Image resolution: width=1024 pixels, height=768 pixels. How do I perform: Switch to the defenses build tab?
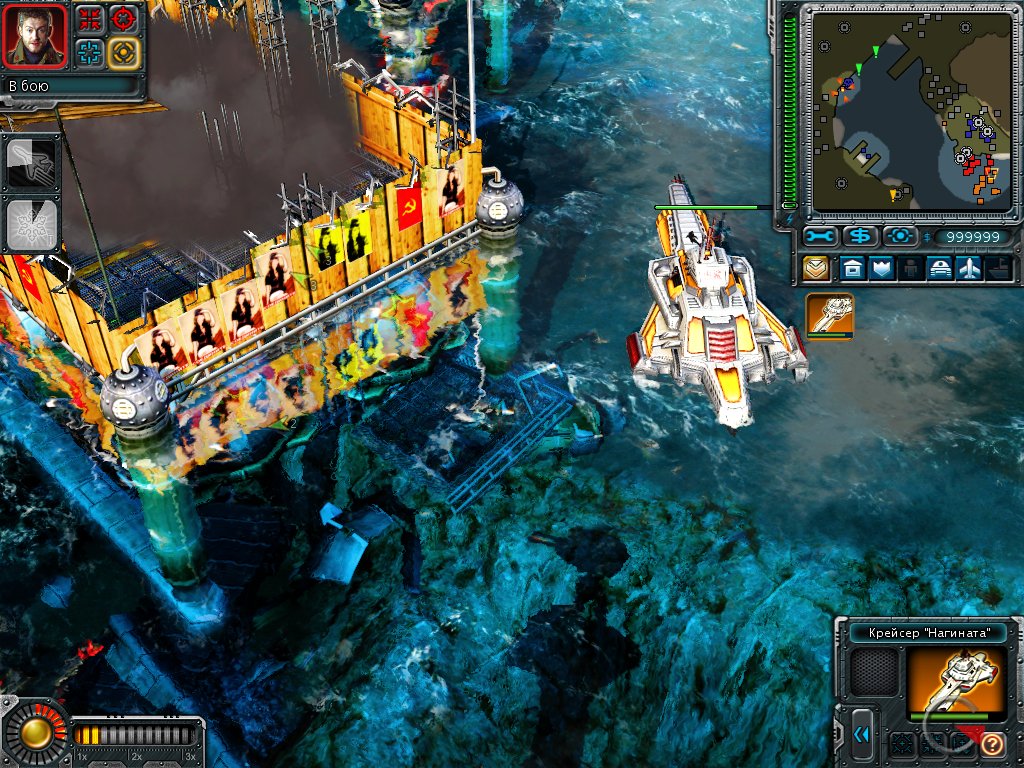click(881, 268)
